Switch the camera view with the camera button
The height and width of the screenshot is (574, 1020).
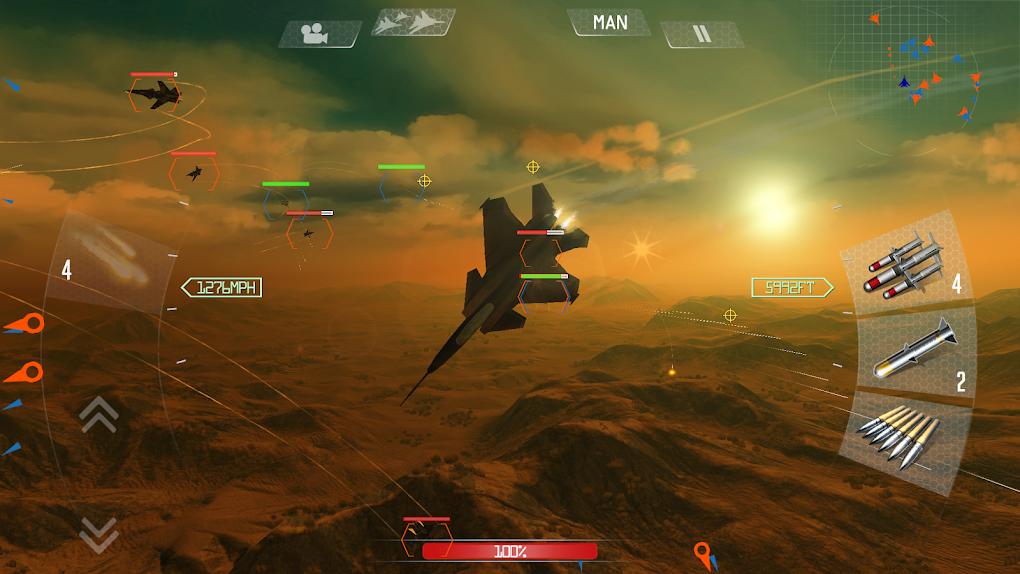[319, 34]
